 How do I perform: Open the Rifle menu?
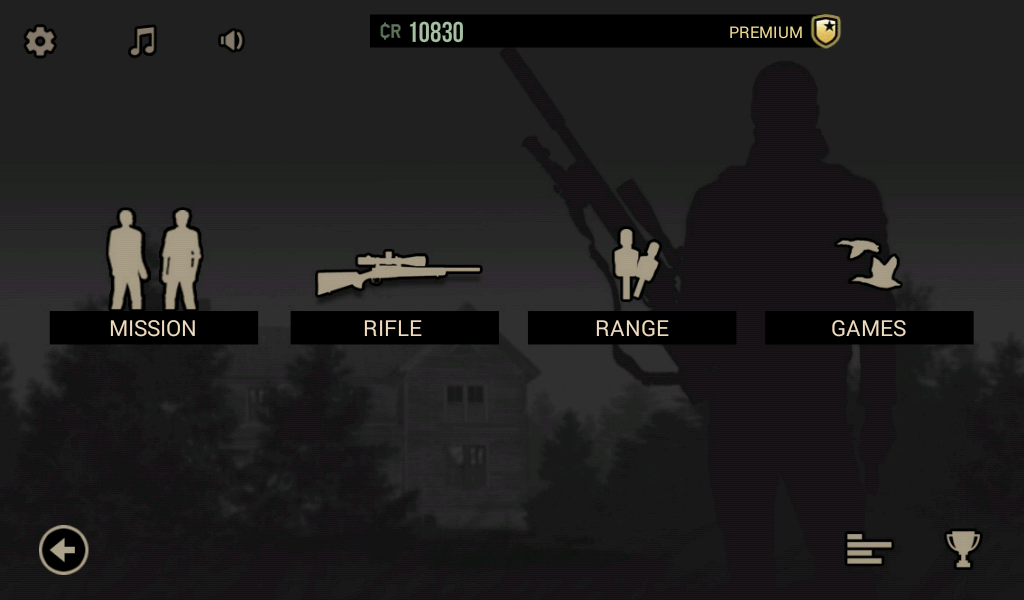point(393,327)
